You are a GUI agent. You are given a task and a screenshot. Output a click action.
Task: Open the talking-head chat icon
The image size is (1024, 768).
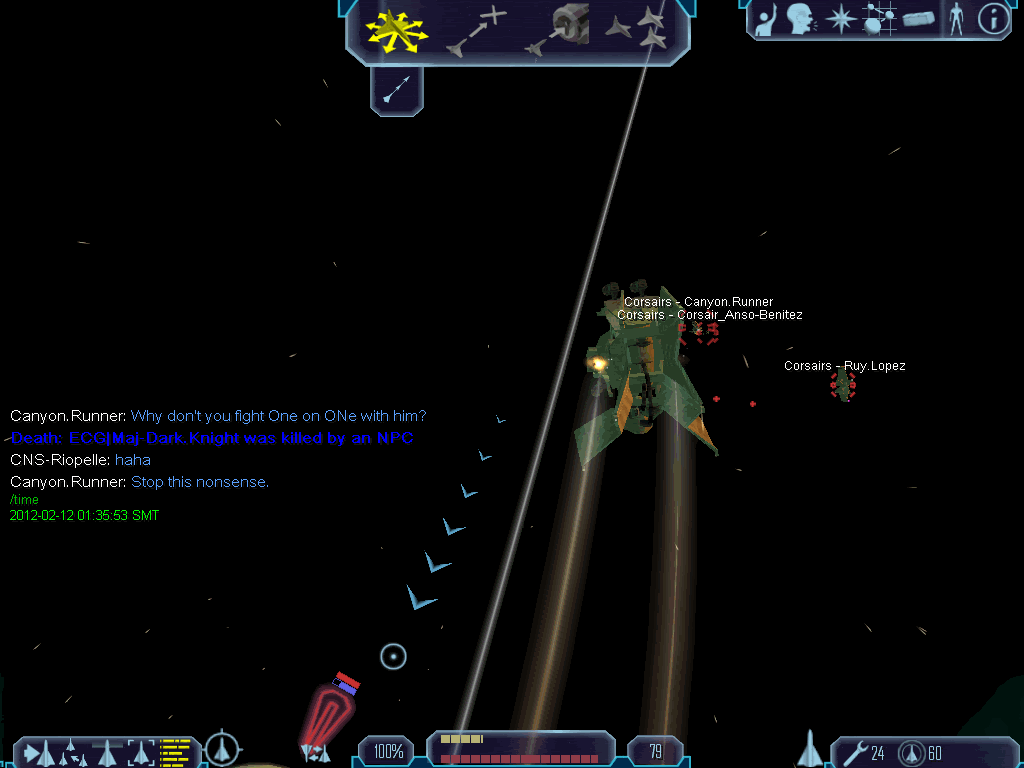pos(800,20)
